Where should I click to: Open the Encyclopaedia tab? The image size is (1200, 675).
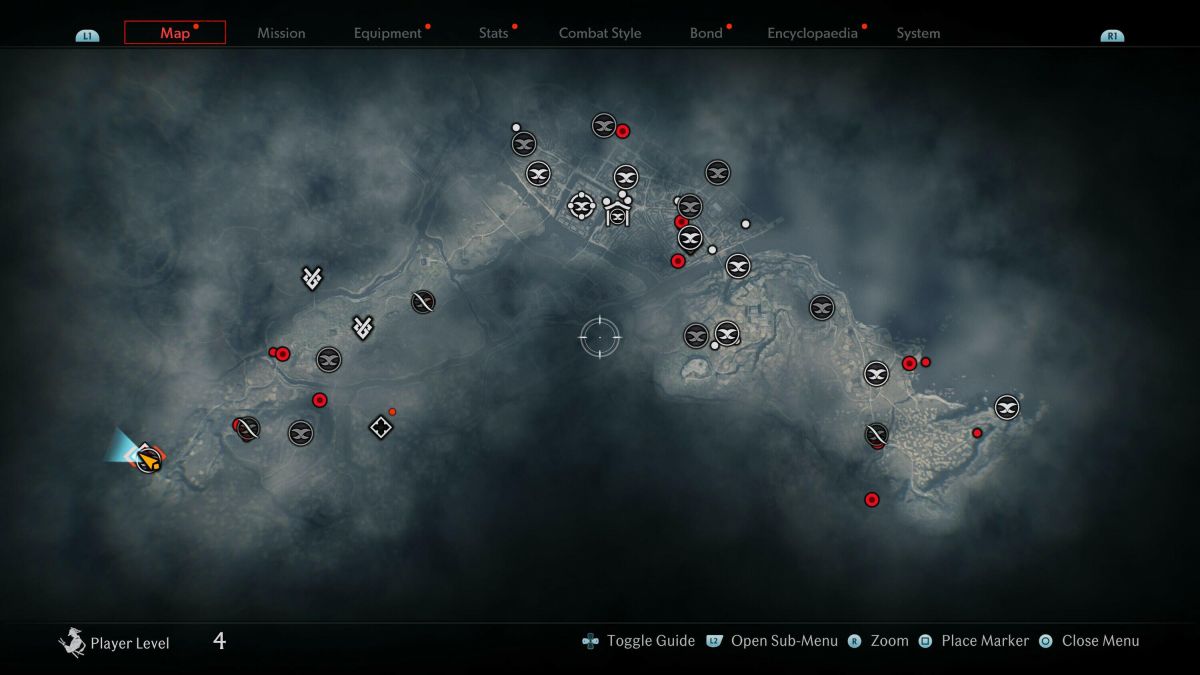(812, 33)
